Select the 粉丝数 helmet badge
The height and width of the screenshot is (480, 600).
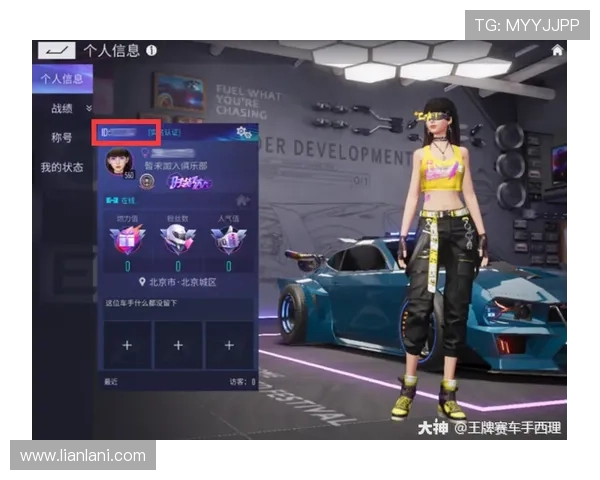(x=177, y=241)
